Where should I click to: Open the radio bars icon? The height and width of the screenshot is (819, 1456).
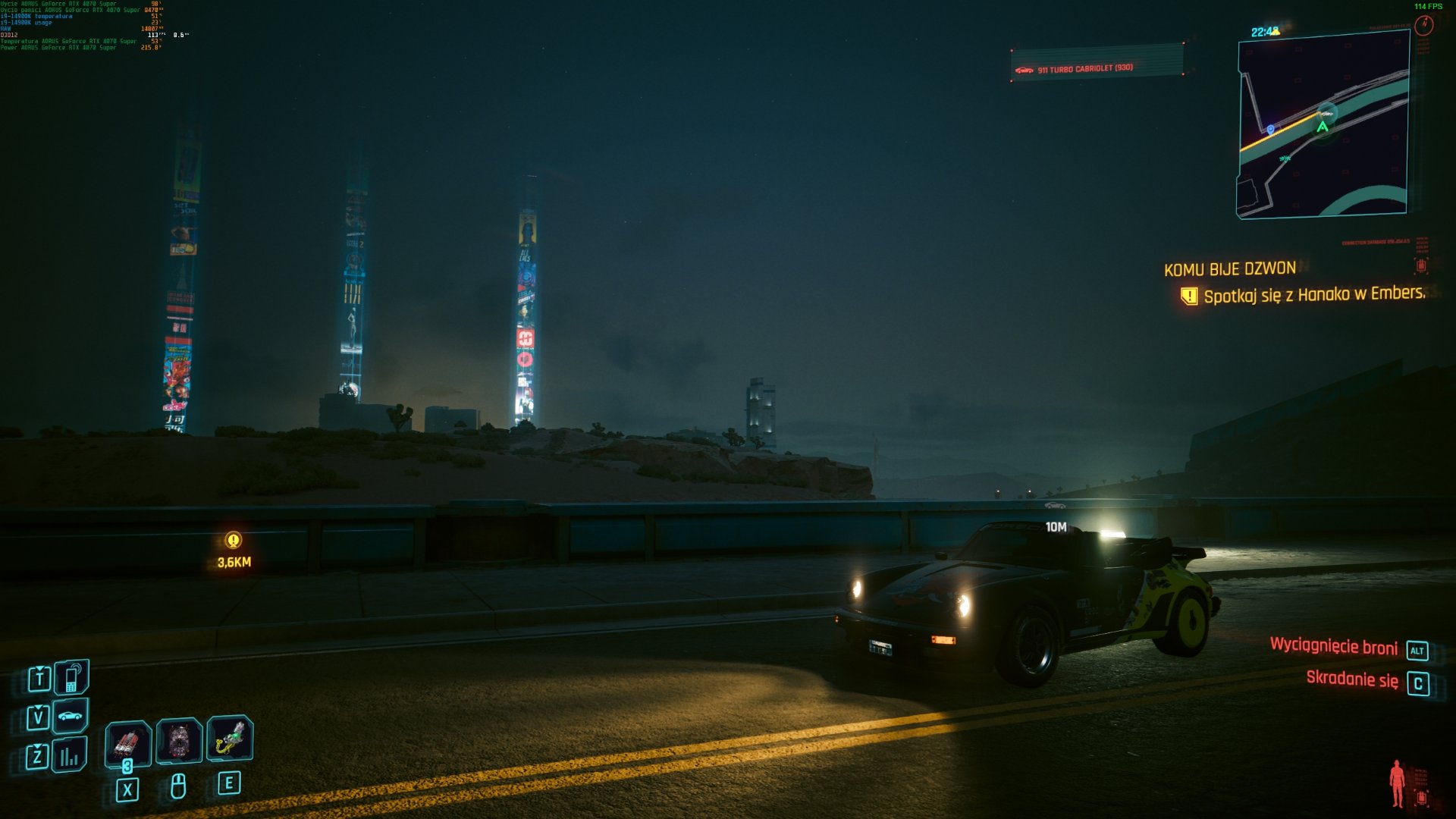(x=70, y=755)
